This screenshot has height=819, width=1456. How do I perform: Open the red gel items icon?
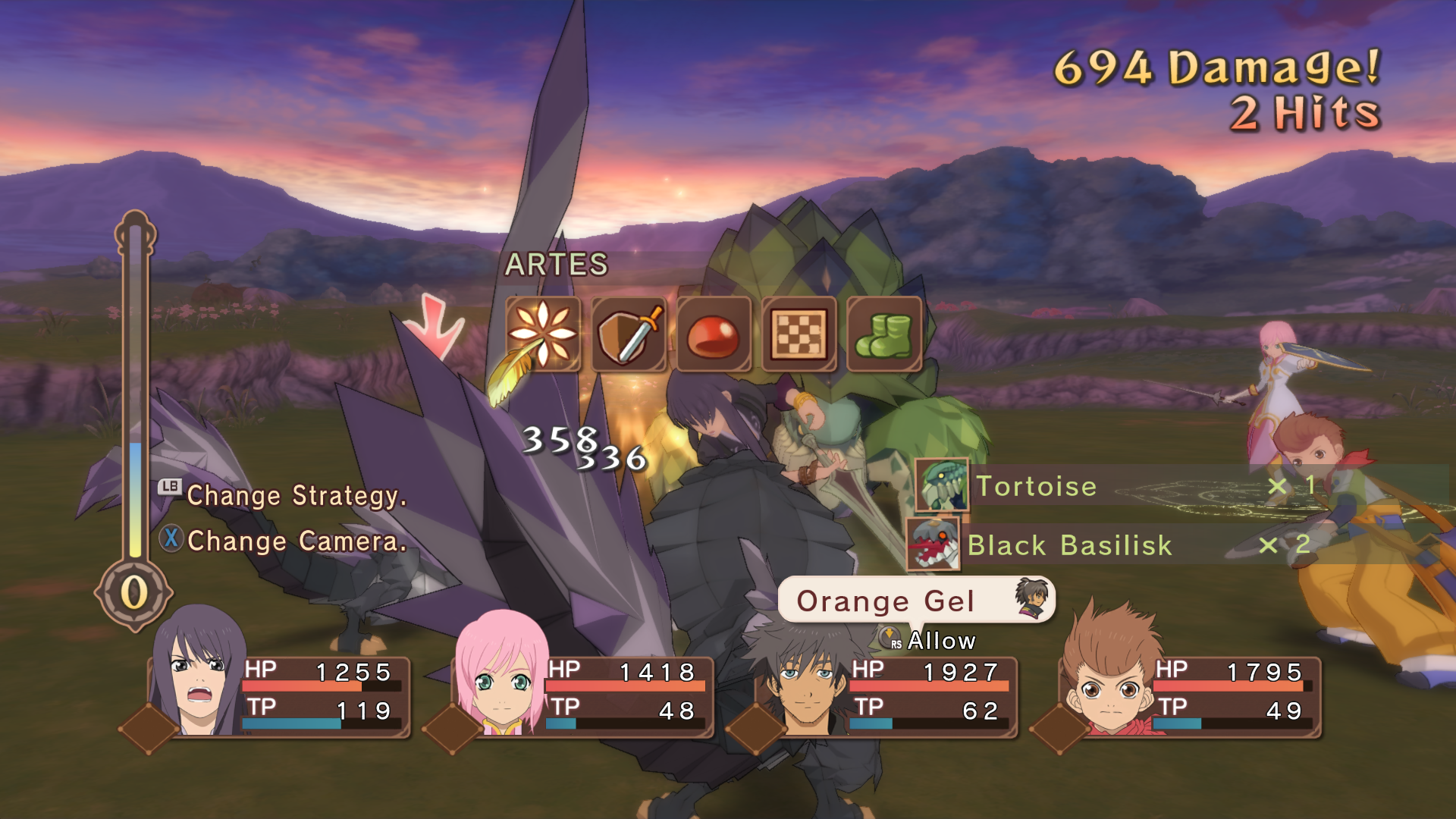[713, 334]
